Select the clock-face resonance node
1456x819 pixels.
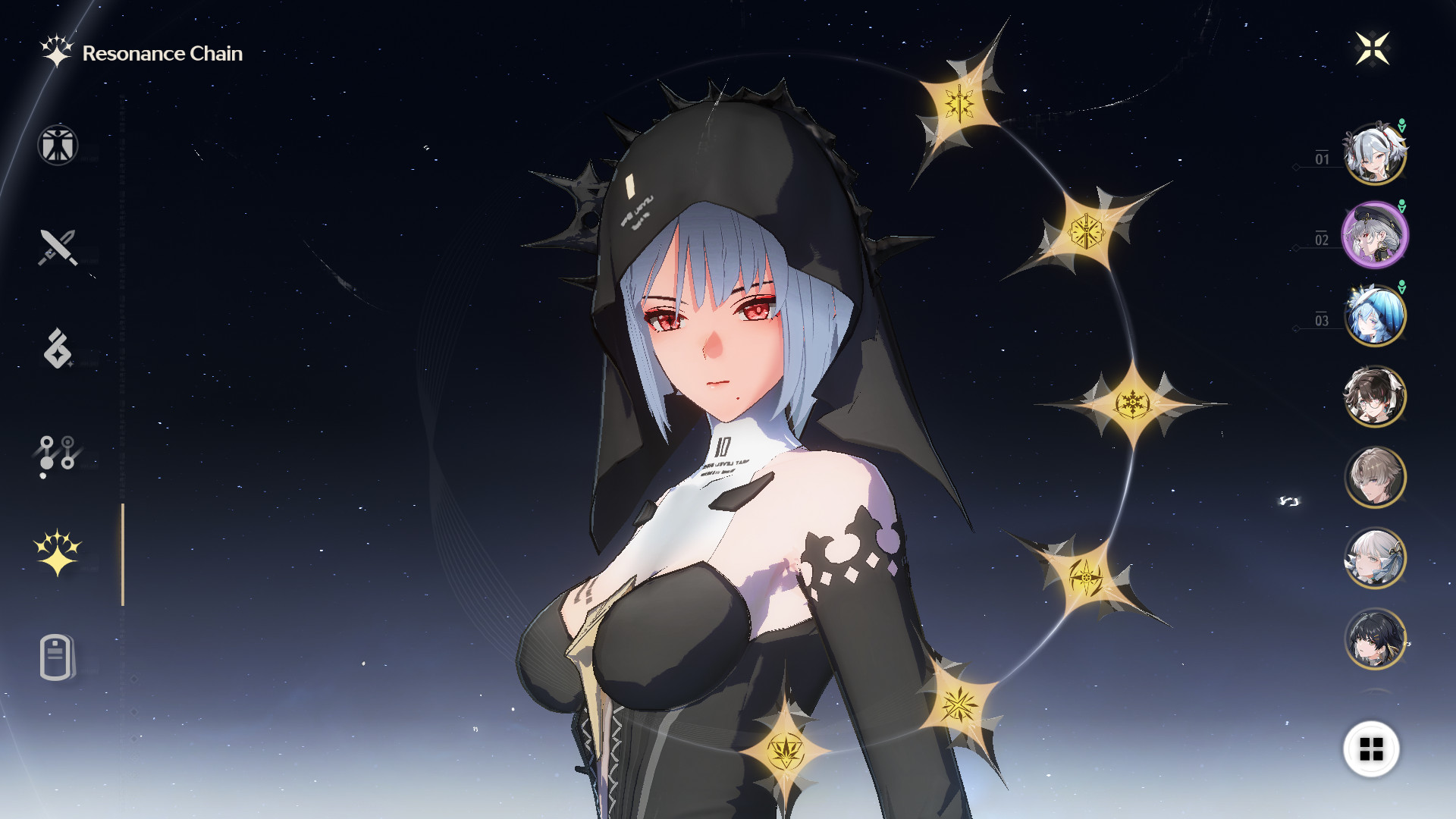pos(1088,231)
